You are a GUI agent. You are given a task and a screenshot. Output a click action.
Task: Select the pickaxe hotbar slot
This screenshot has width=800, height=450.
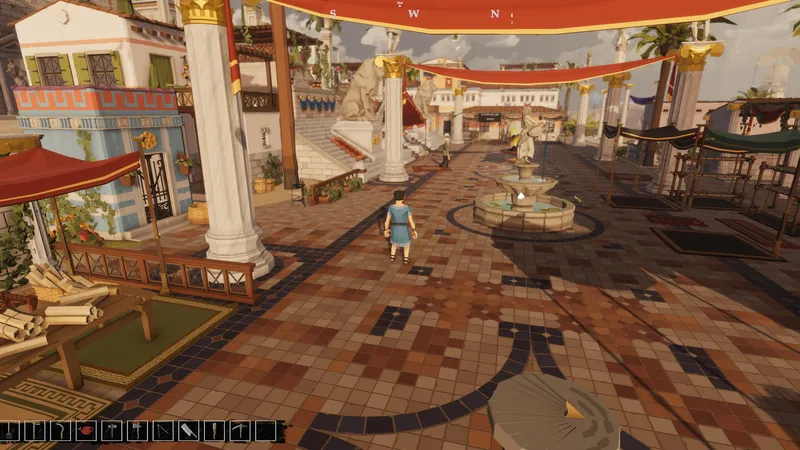pos(240,431)
